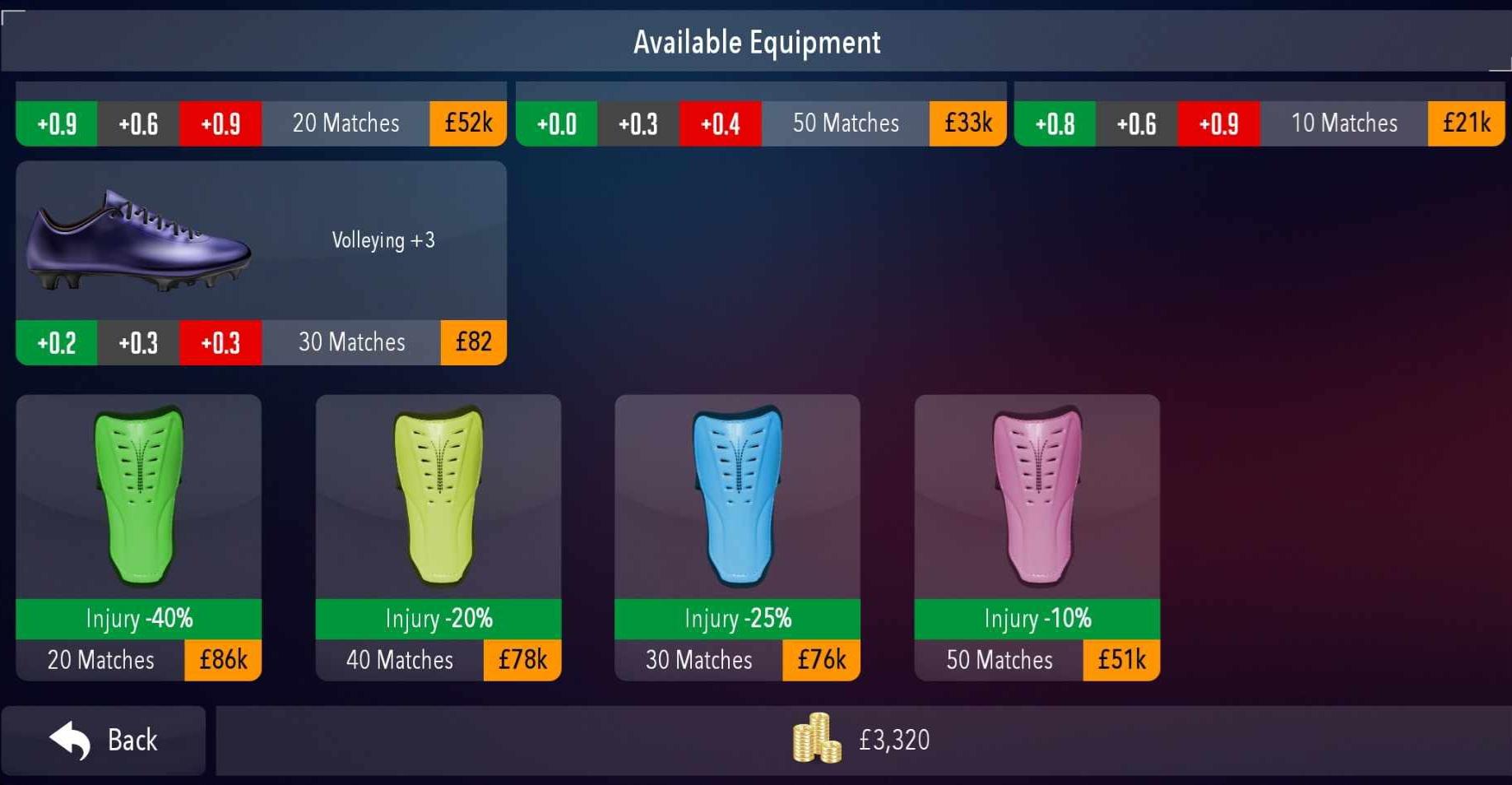This screenshot has width=1512, height=785.
Task: Click the green +0.9 stat badge top left
Action: (56, 123)
